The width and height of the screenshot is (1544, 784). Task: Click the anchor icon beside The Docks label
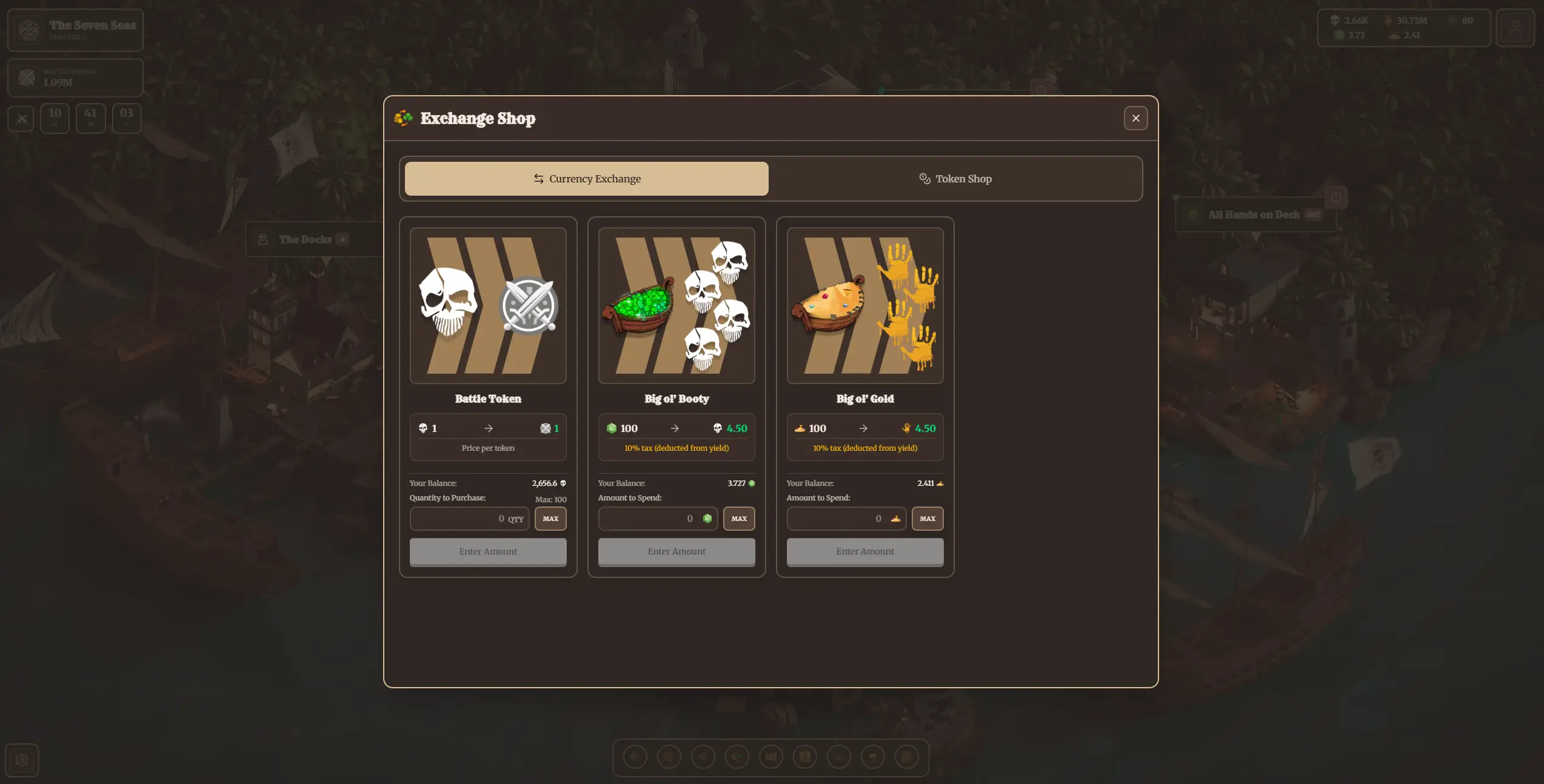click(x=262, y=239)
